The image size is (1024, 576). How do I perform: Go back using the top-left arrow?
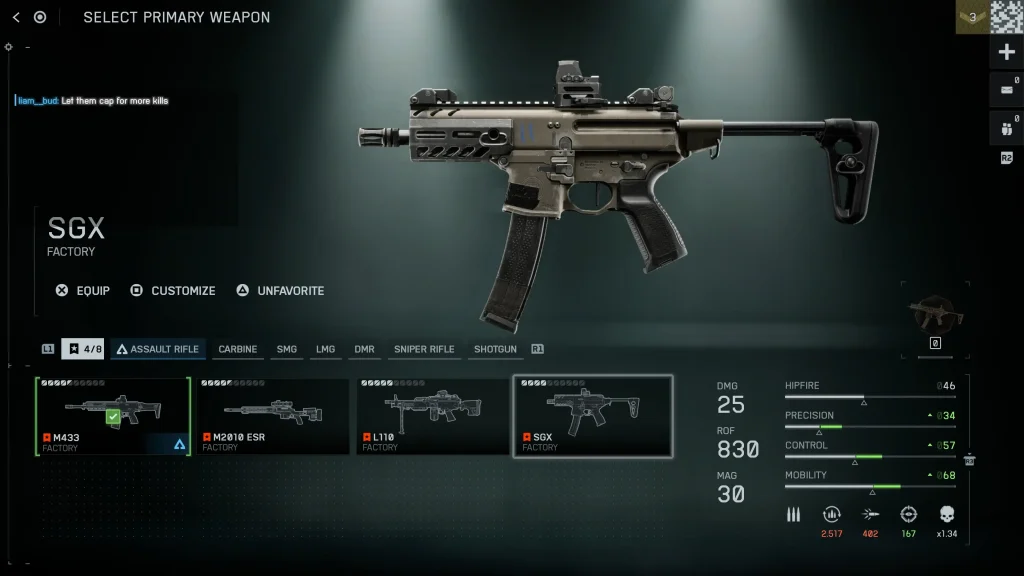(16, 17)
